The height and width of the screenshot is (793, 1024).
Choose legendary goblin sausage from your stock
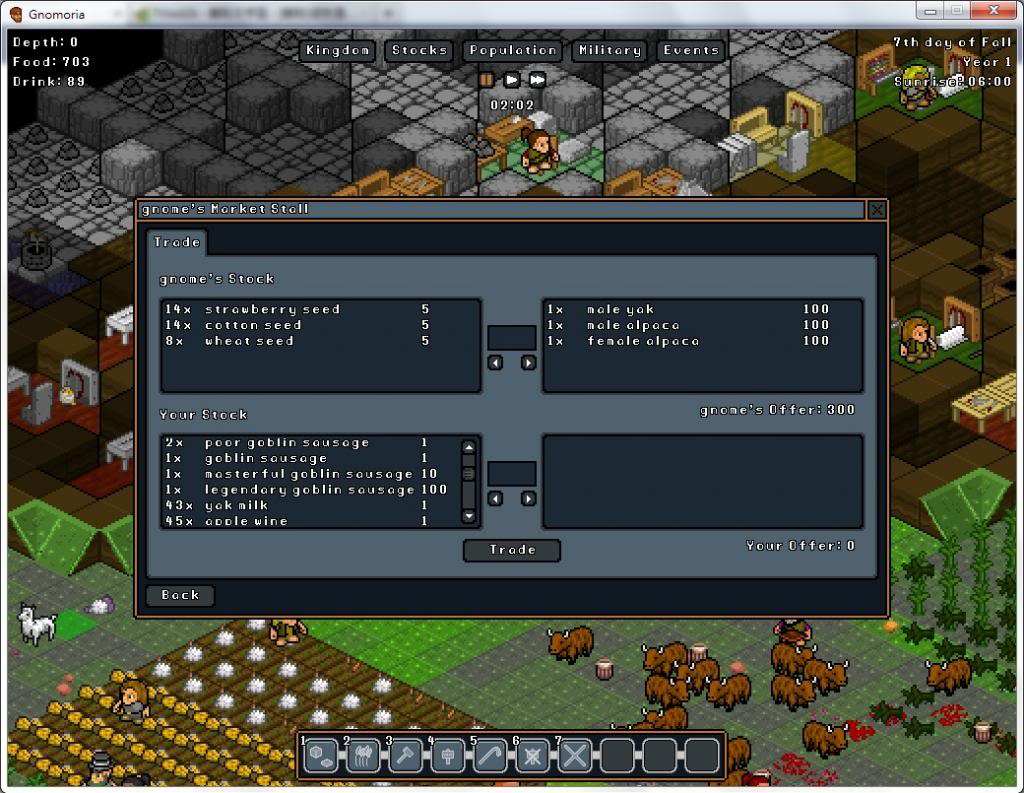[x=308, y=490]
